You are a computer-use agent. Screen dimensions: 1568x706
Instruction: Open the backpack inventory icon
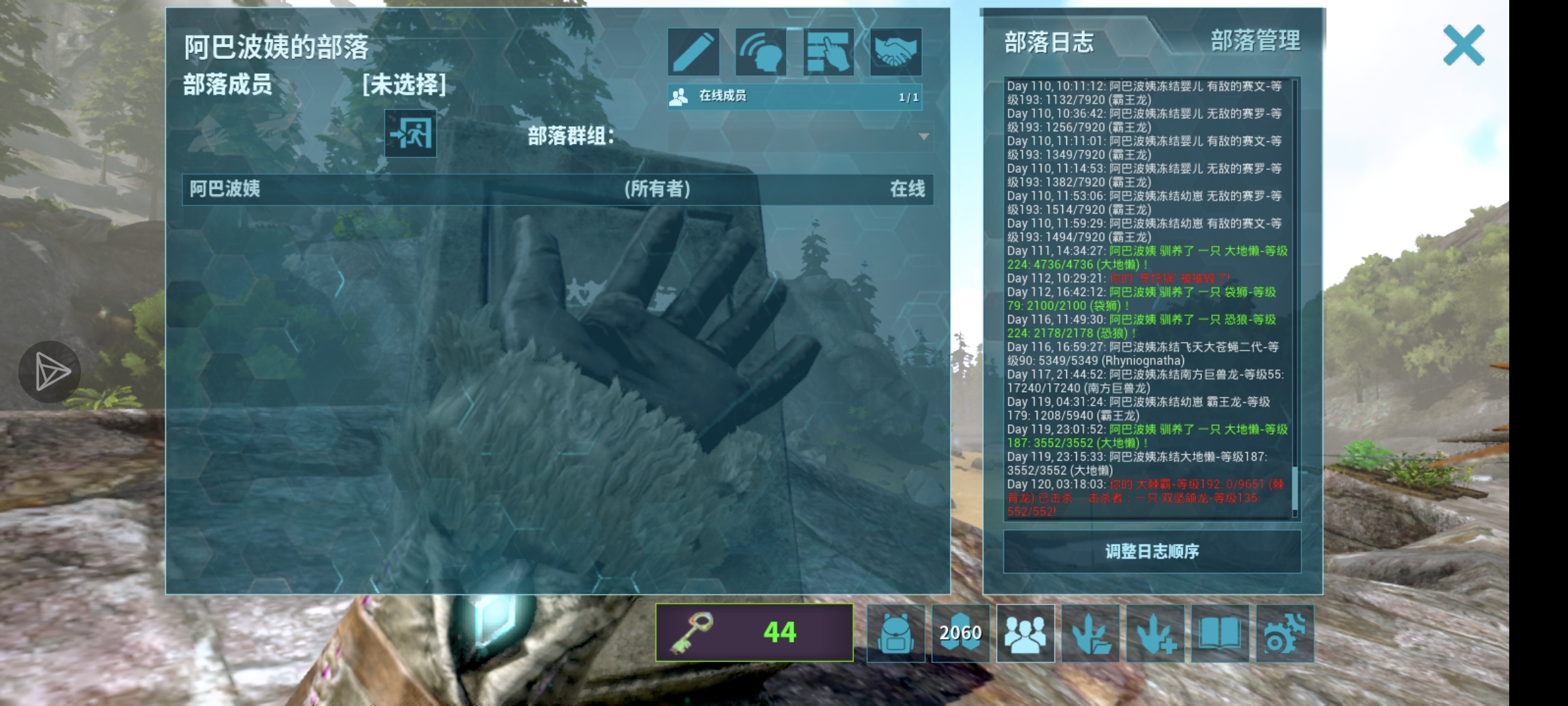point(895,632)
